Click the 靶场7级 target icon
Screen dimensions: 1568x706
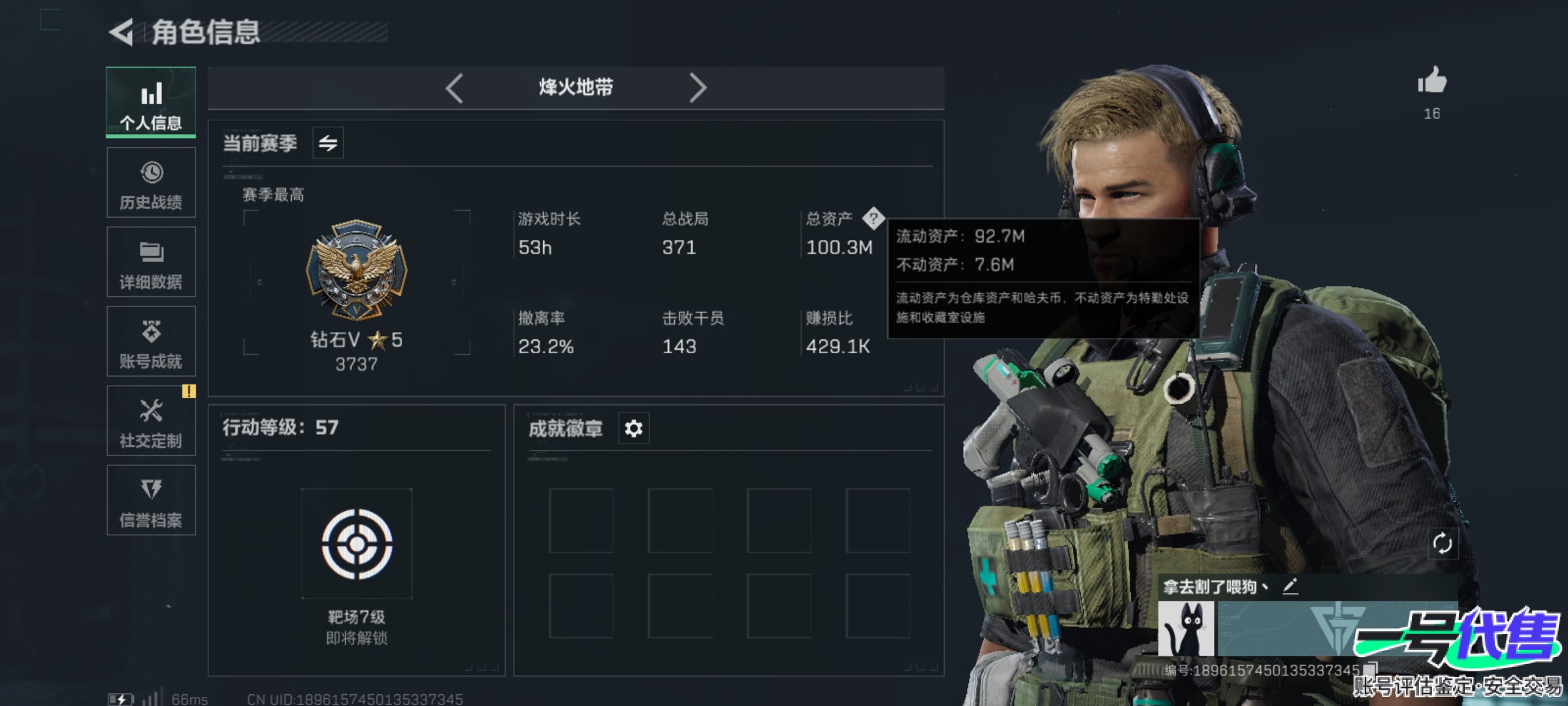[x=357, y=544]
